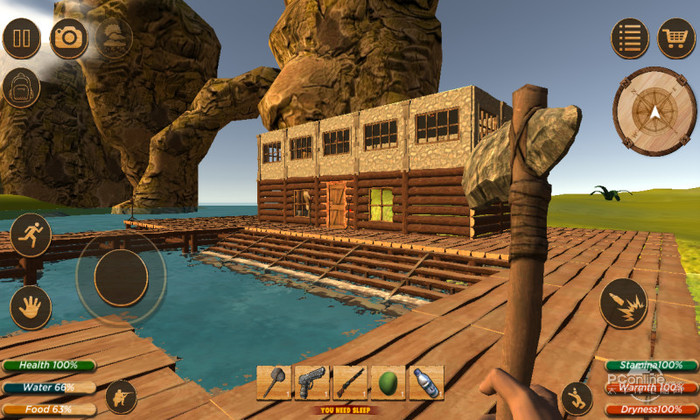Viewport: 700px width, 420px height.
Task: Choose the green fruit hotbar slot
Action: tap(388, 383)
